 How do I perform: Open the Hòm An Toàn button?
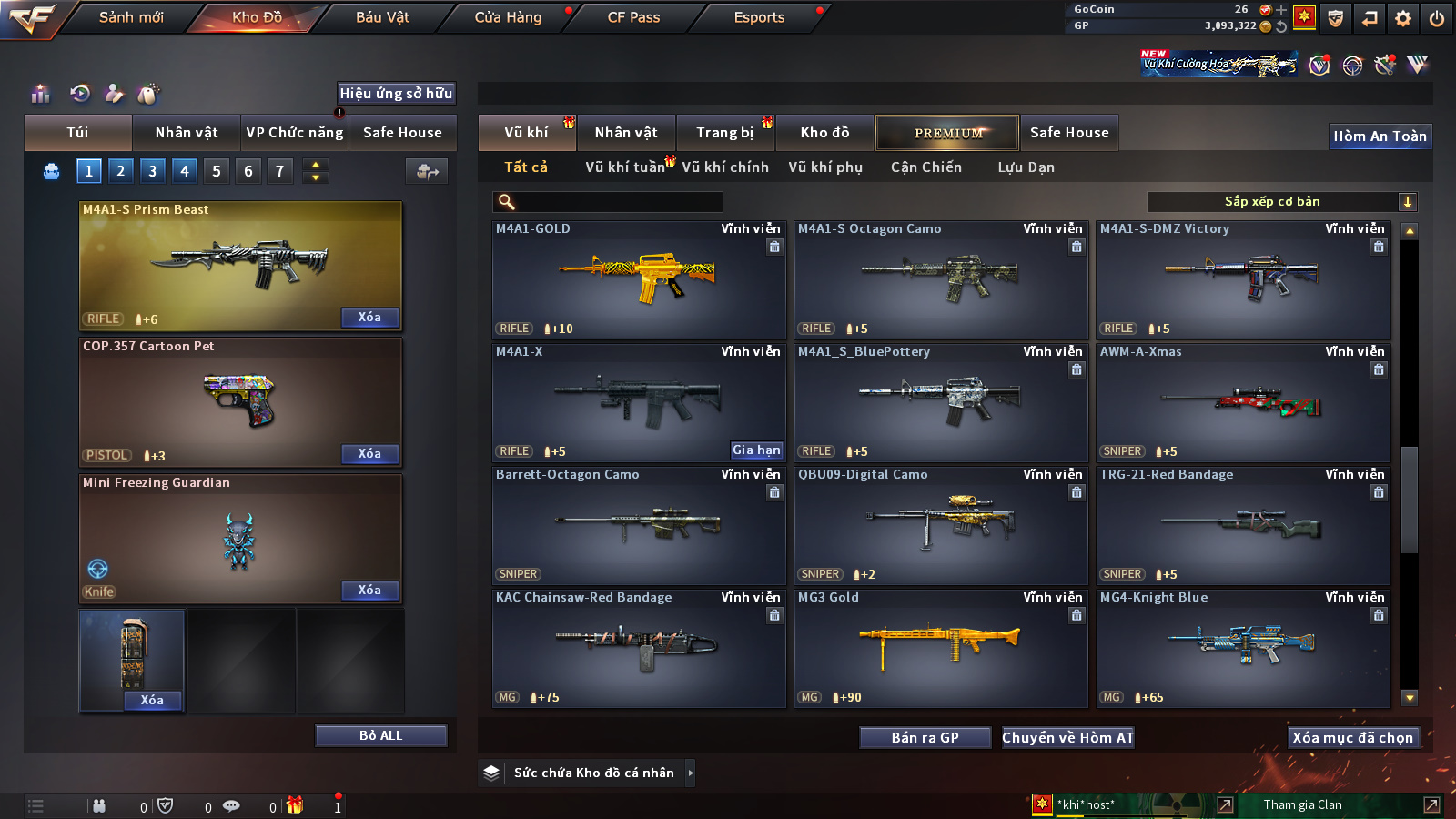pos(1380,136)
